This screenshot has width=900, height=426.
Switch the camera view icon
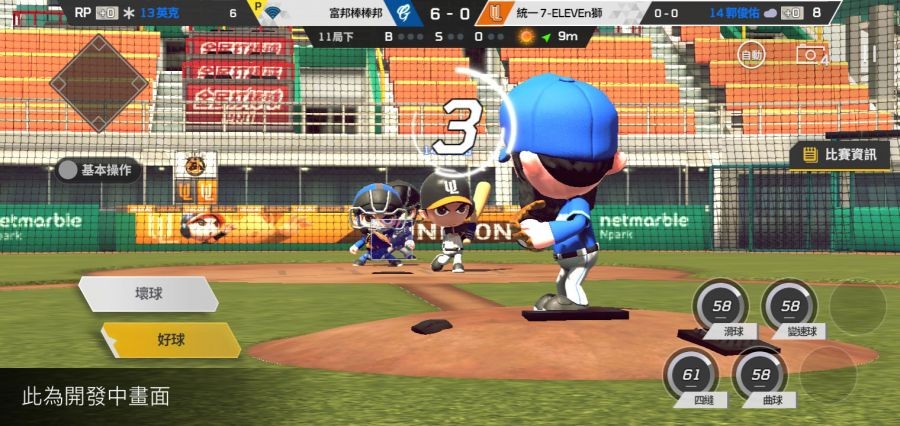coord(810,54)
